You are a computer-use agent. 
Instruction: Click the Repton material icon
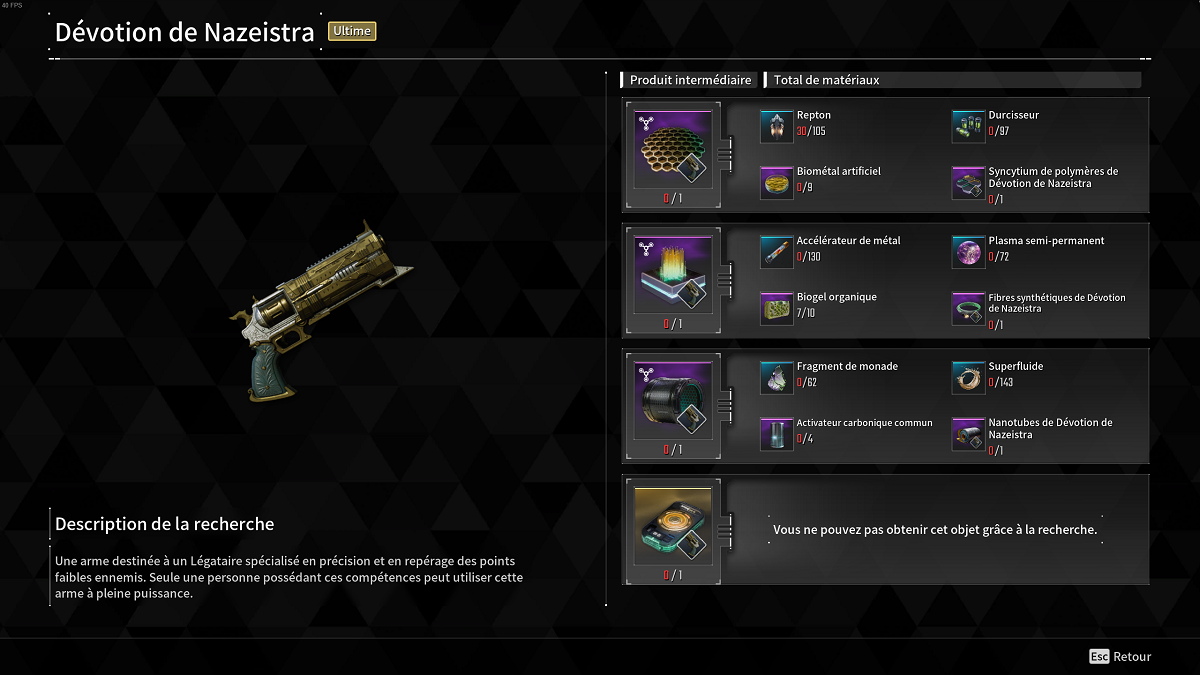coord(777,127)
